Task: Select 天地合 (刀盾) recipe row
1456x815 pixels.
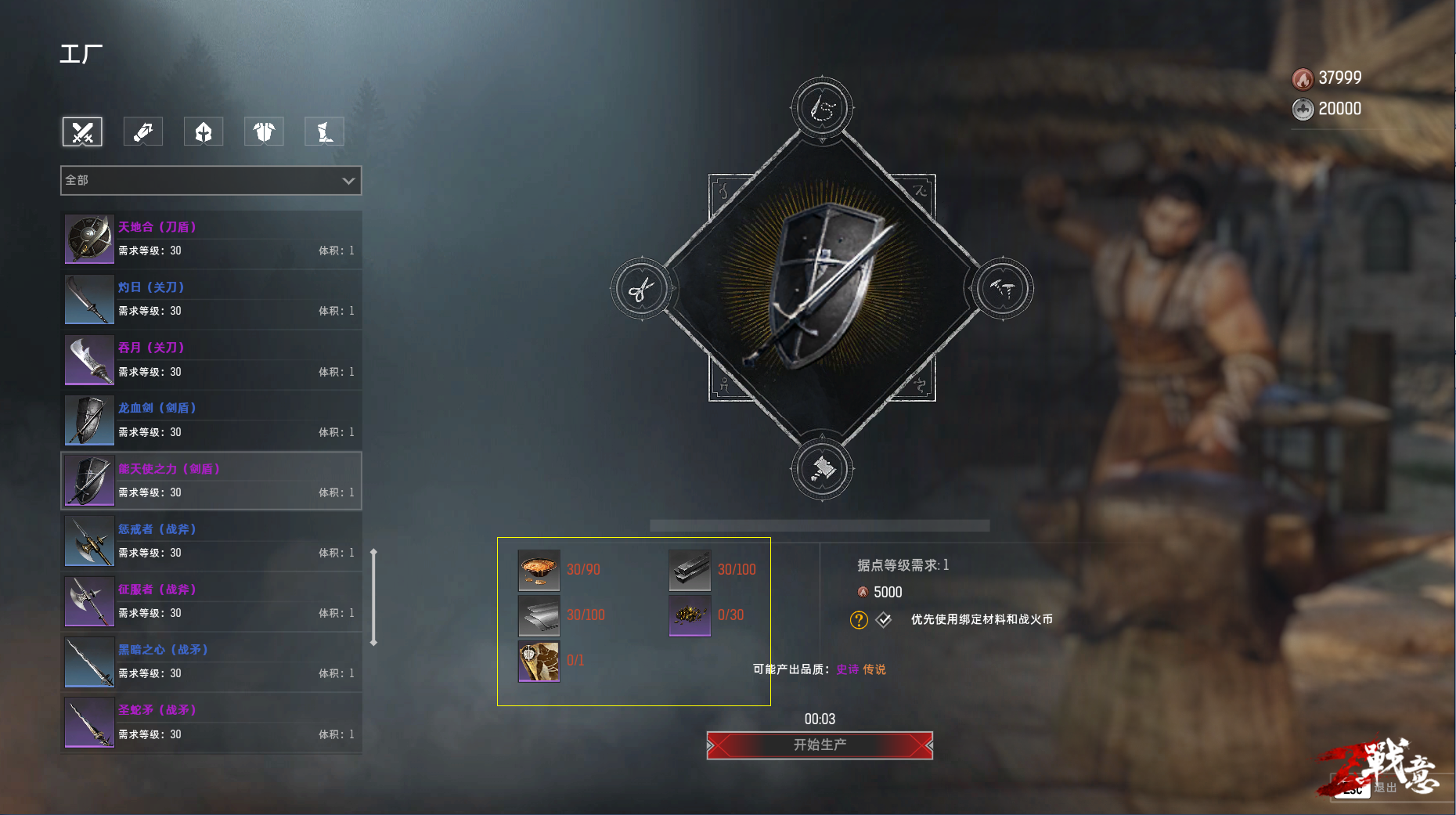Action: click(x=211, y=239)
